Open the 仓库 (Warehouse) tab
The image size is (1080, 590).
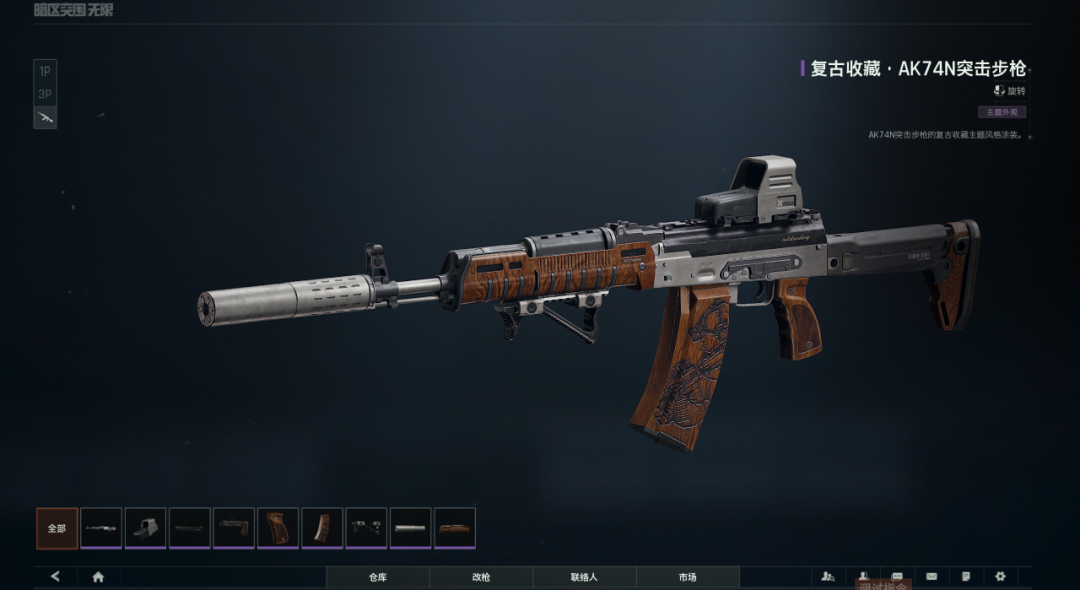pos(377,577)
